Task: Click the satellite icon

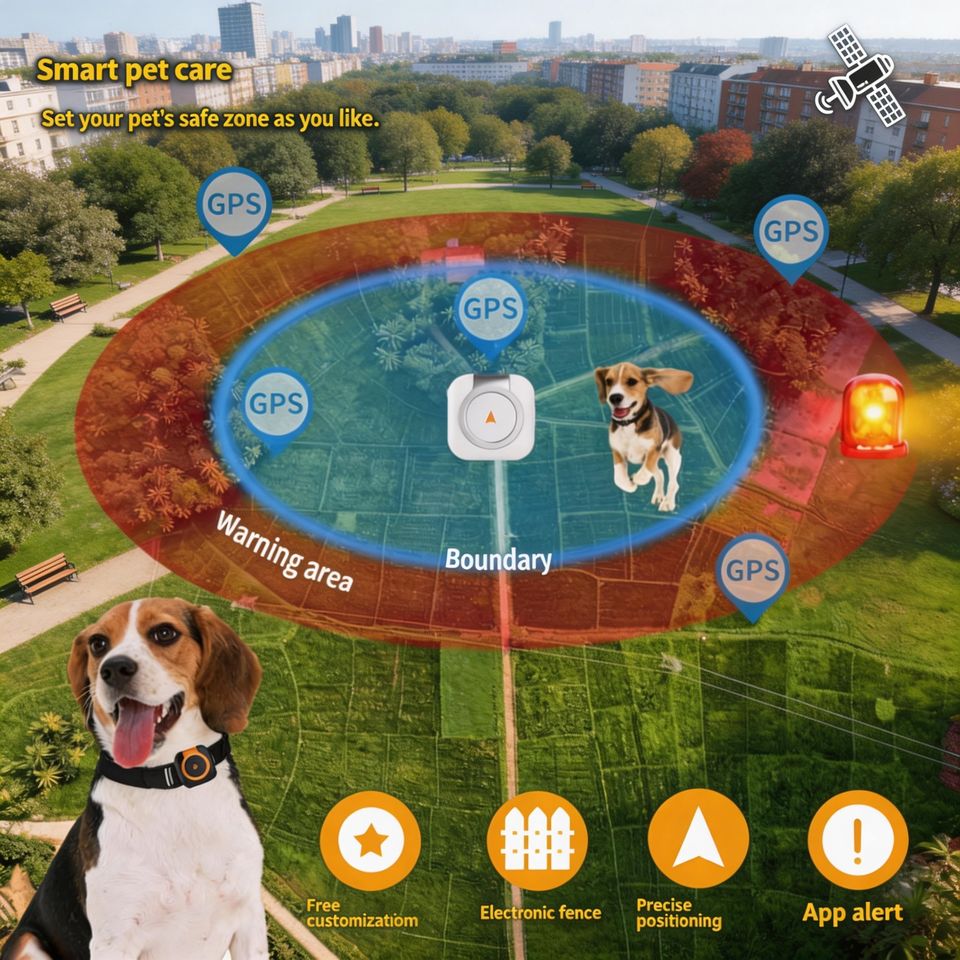Action: click(x=860, y=75)
